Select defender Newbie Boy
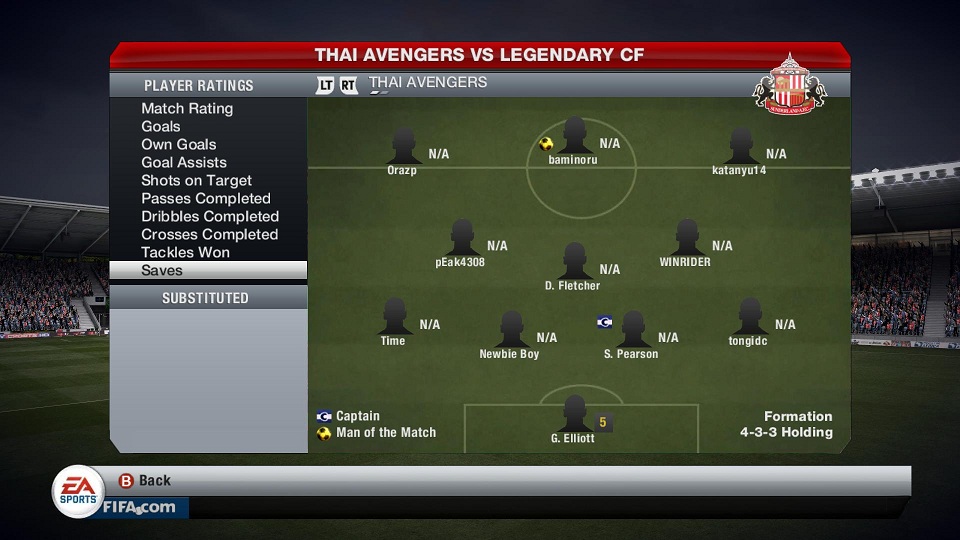This screenshot has height=540, width=960. pyautogui.click(x=510, y=330)
